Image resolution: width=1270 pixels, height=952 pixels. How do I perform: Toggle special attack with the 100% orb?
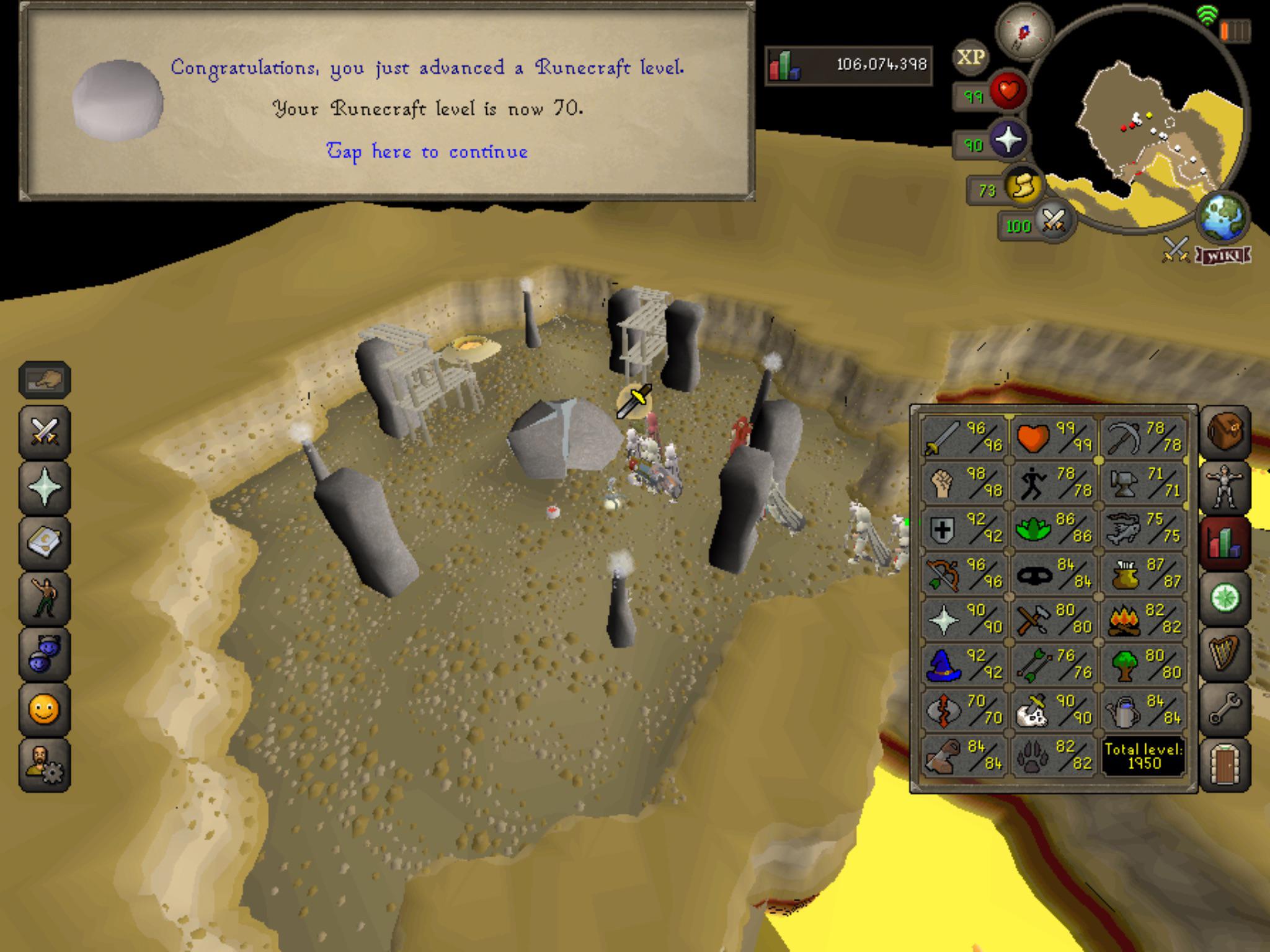coord(1055,221)
